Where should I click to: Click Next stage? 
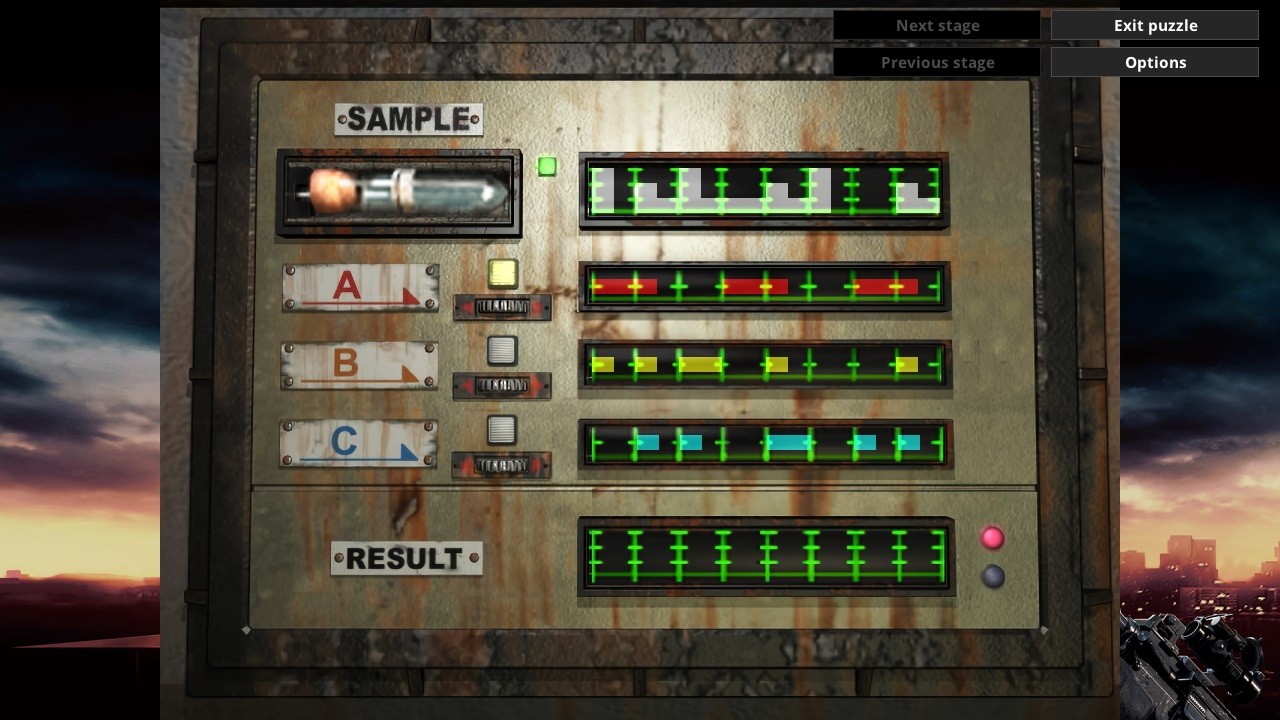936,25
